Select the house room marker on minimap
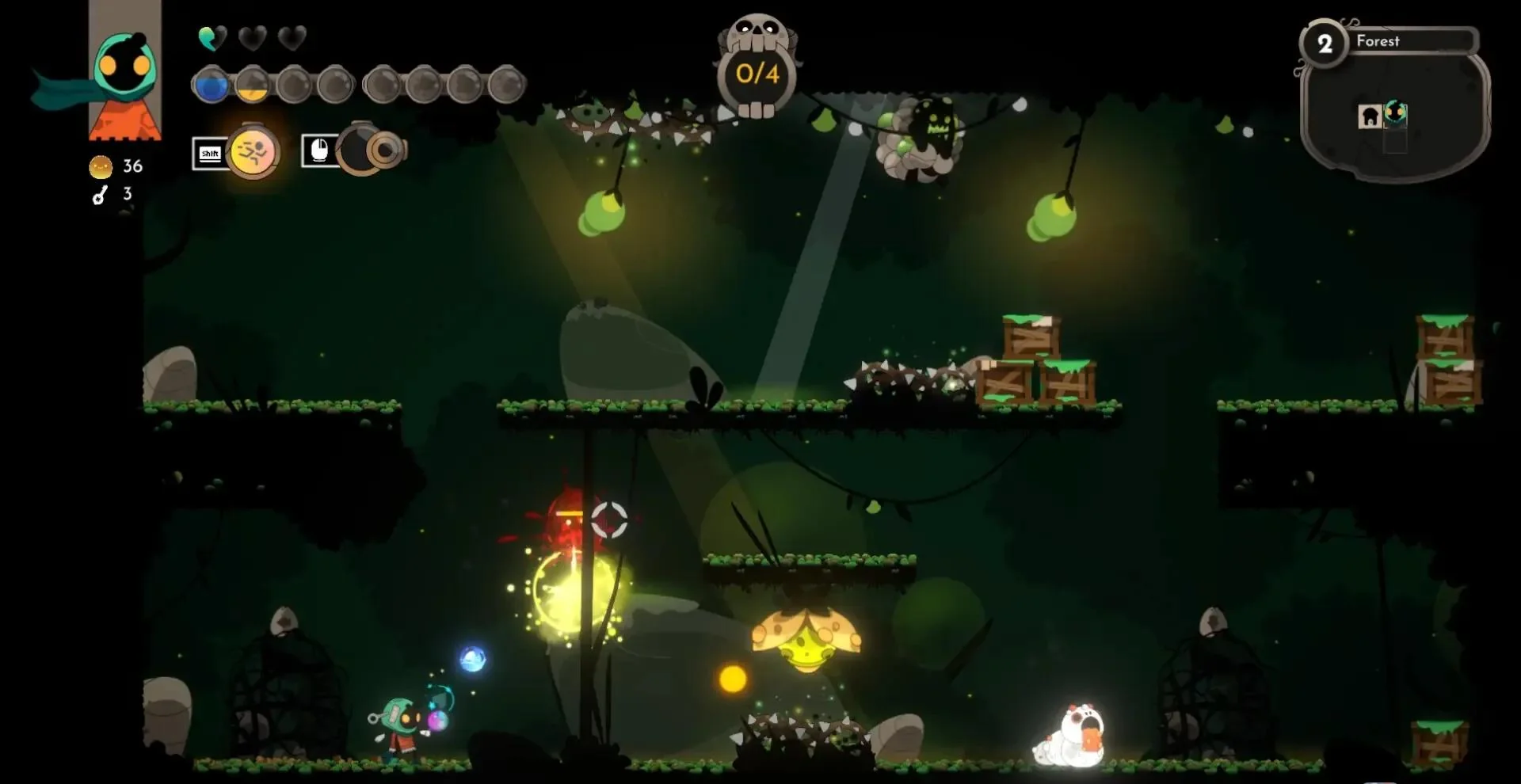 point(1369,116)
